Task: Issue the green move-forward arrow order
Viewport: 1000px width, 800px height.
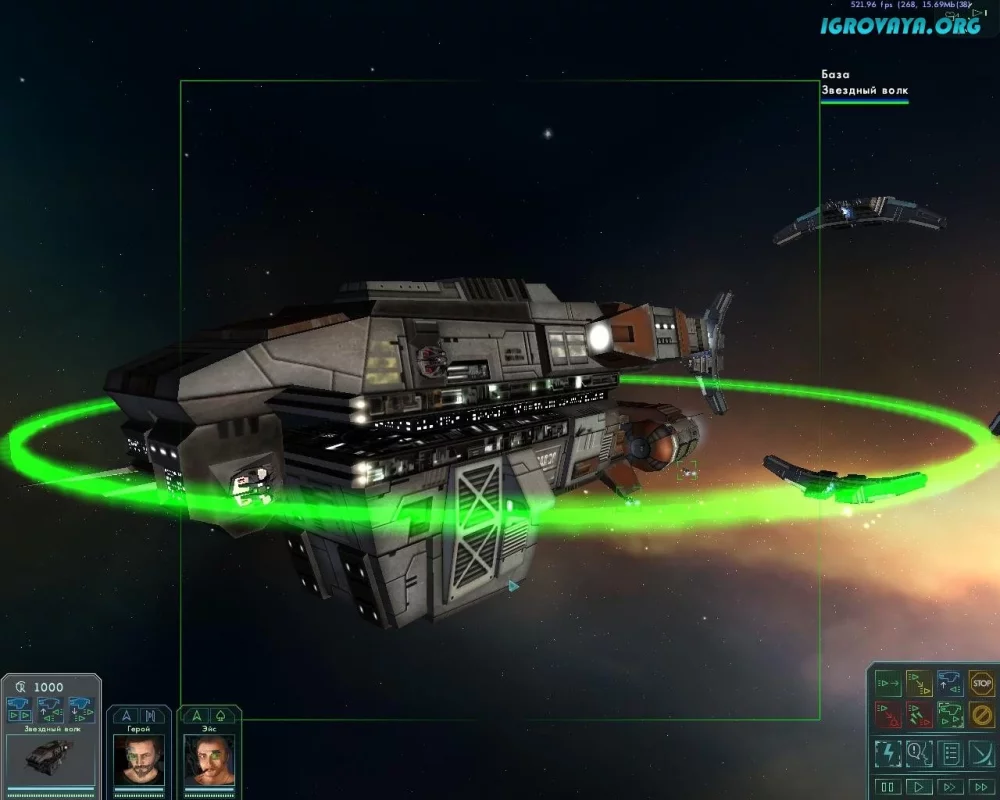Action: coord(888,684)
